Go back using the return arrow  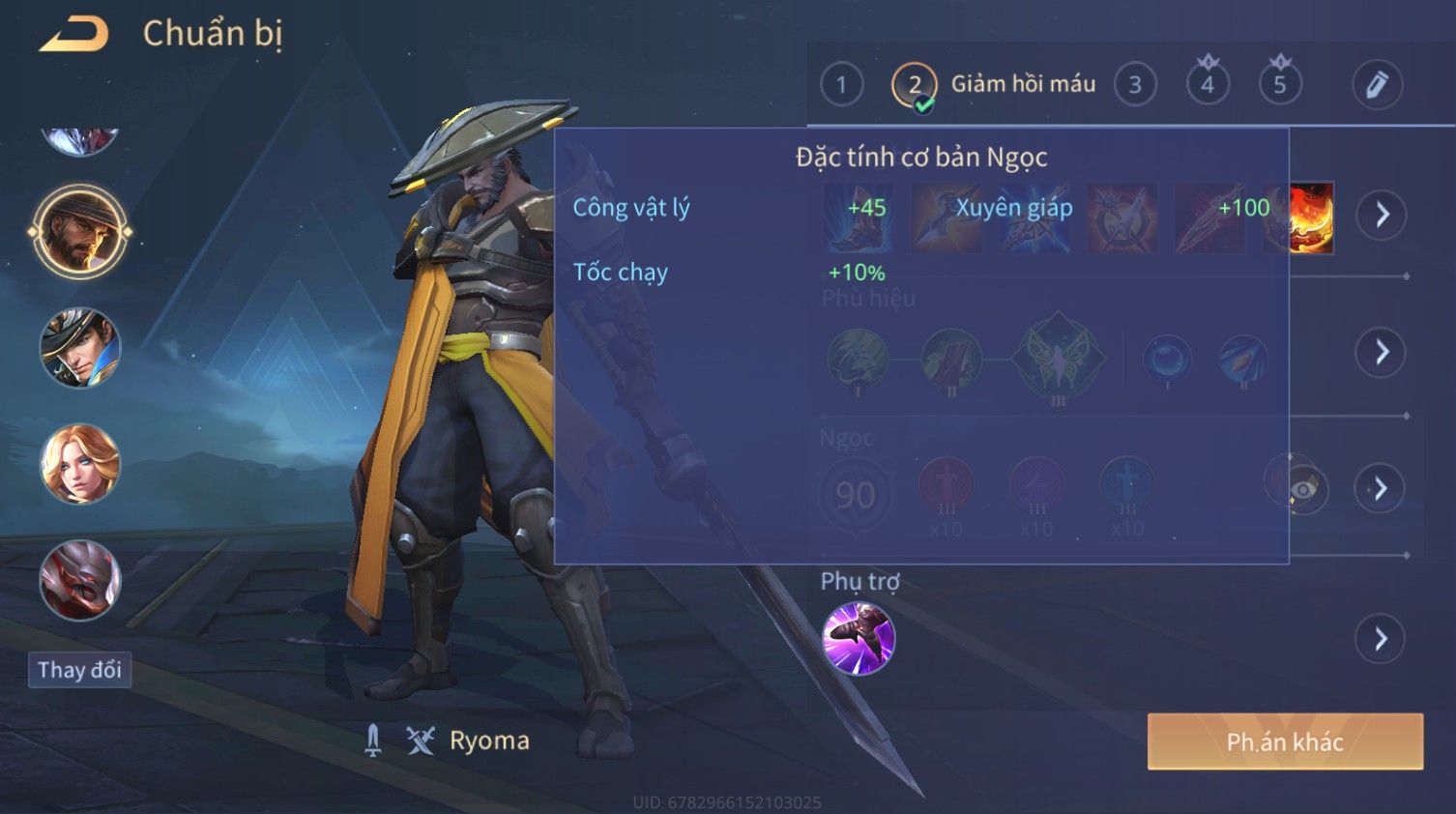click(x=74, y=35)
